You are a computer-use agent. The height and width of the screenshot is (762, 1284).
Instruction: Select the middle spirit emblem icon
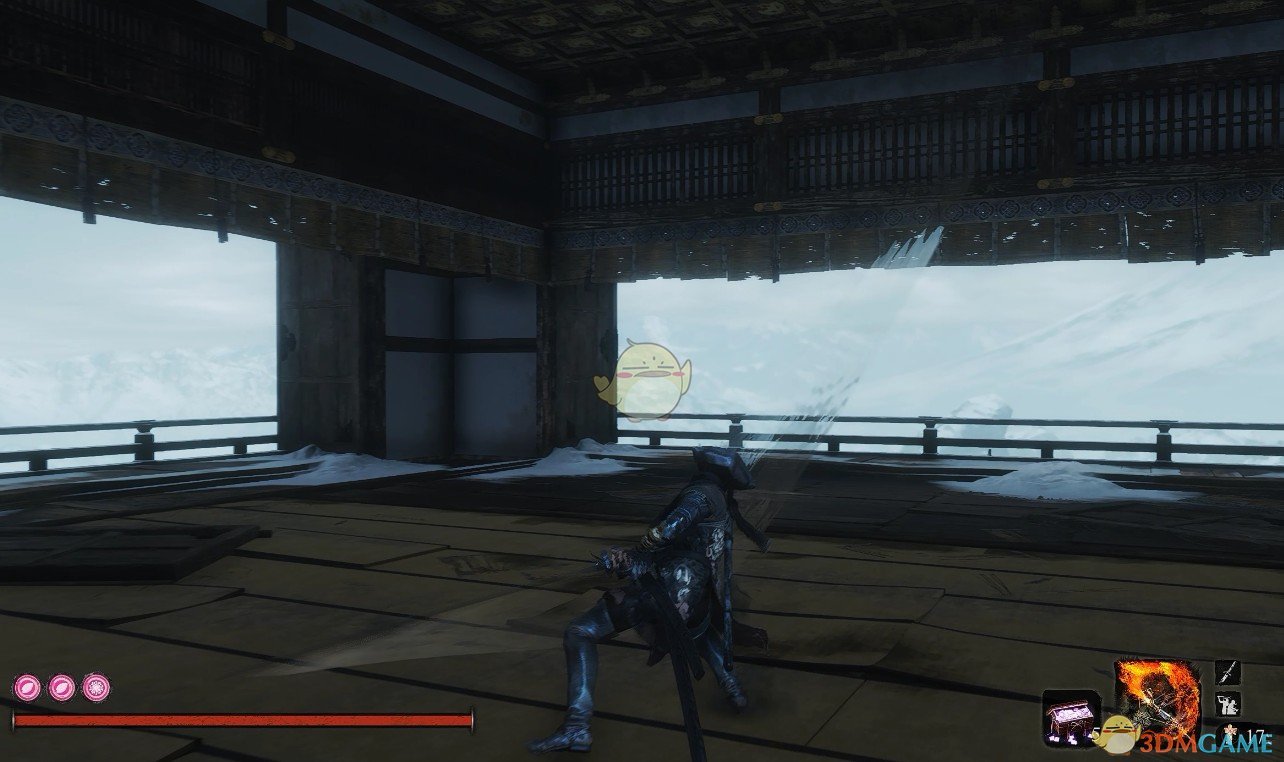coord(61,688)
